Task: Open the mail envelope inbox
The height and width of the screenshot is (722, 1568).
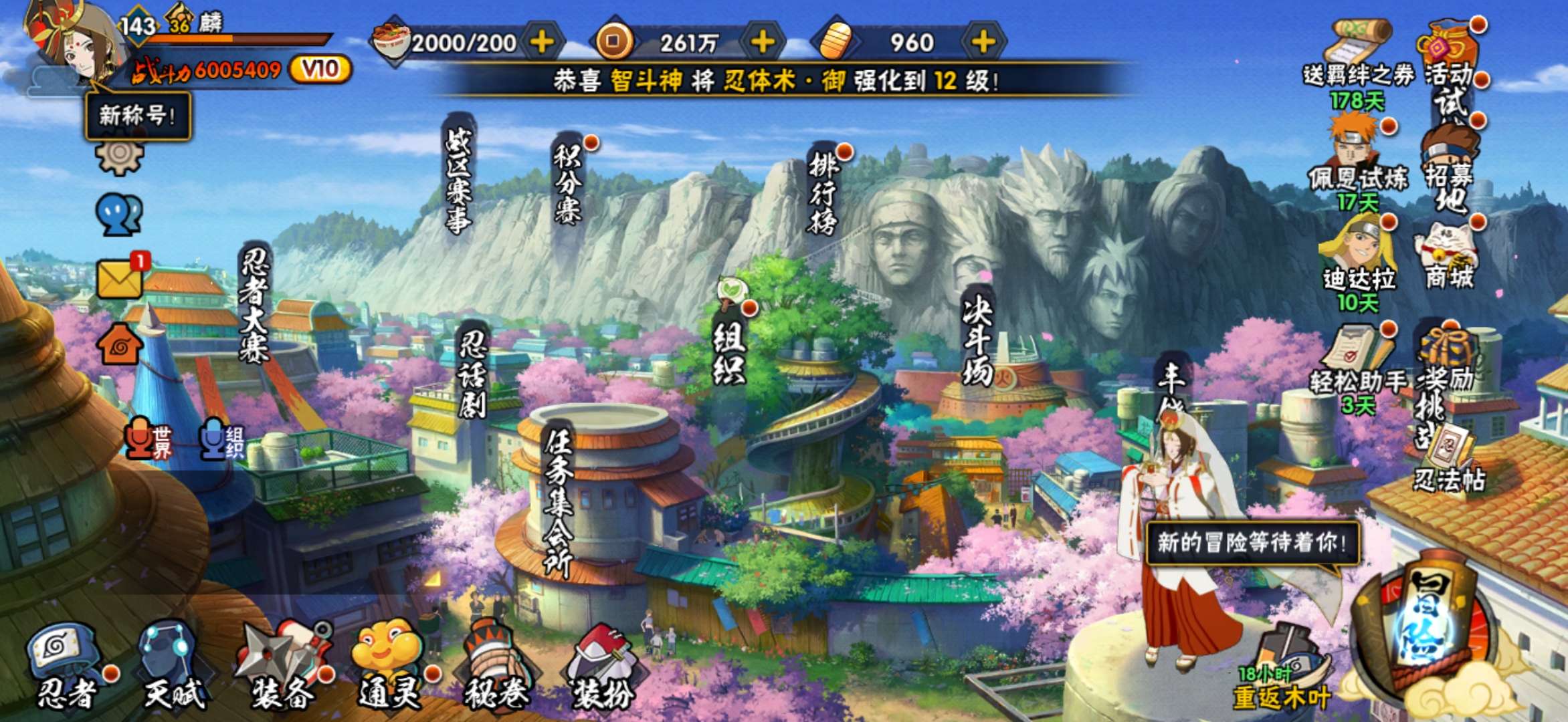Action: pos(119,279)
